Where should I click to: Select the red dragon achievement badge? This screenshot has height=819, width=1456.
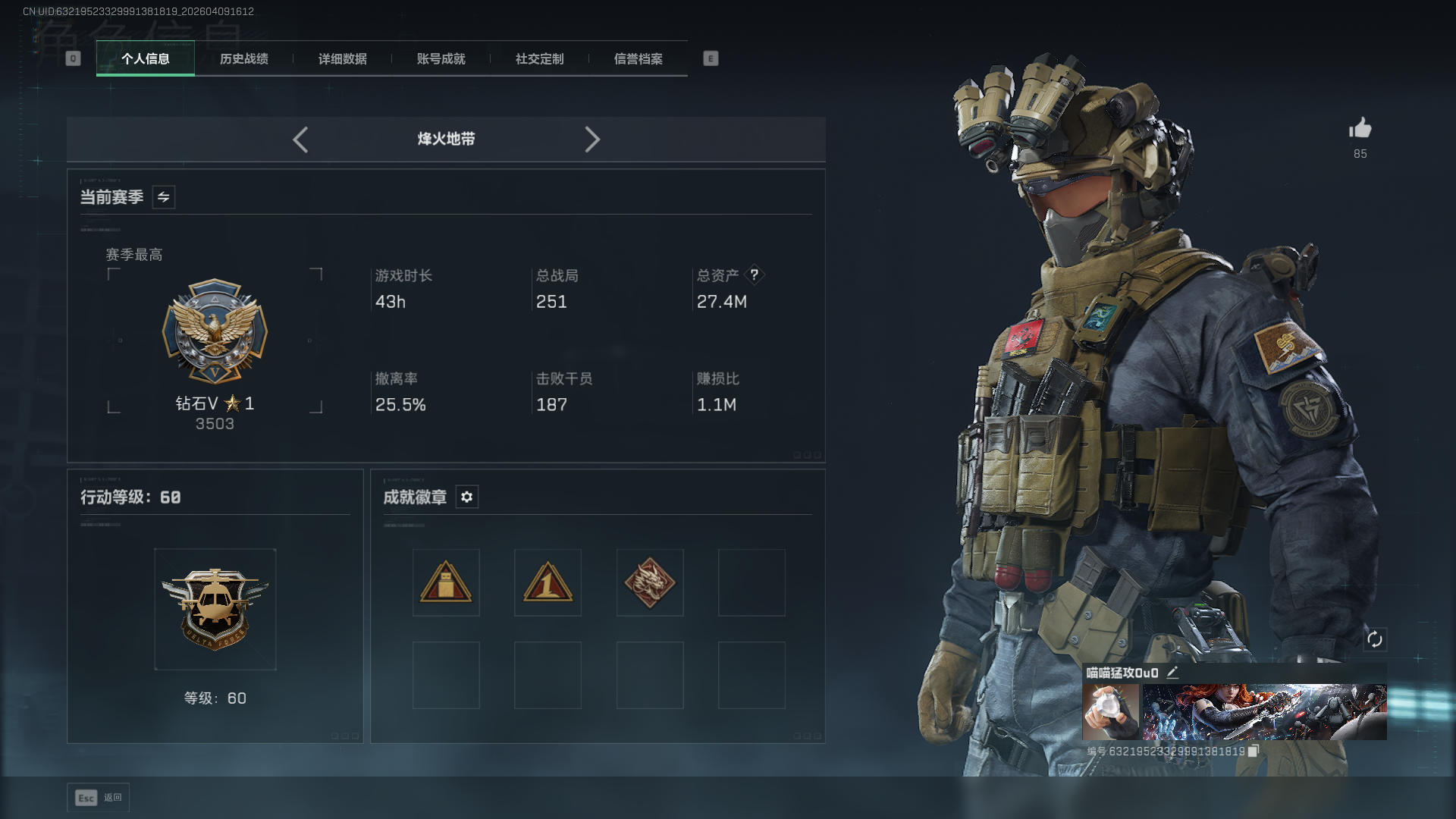point(650,582)
